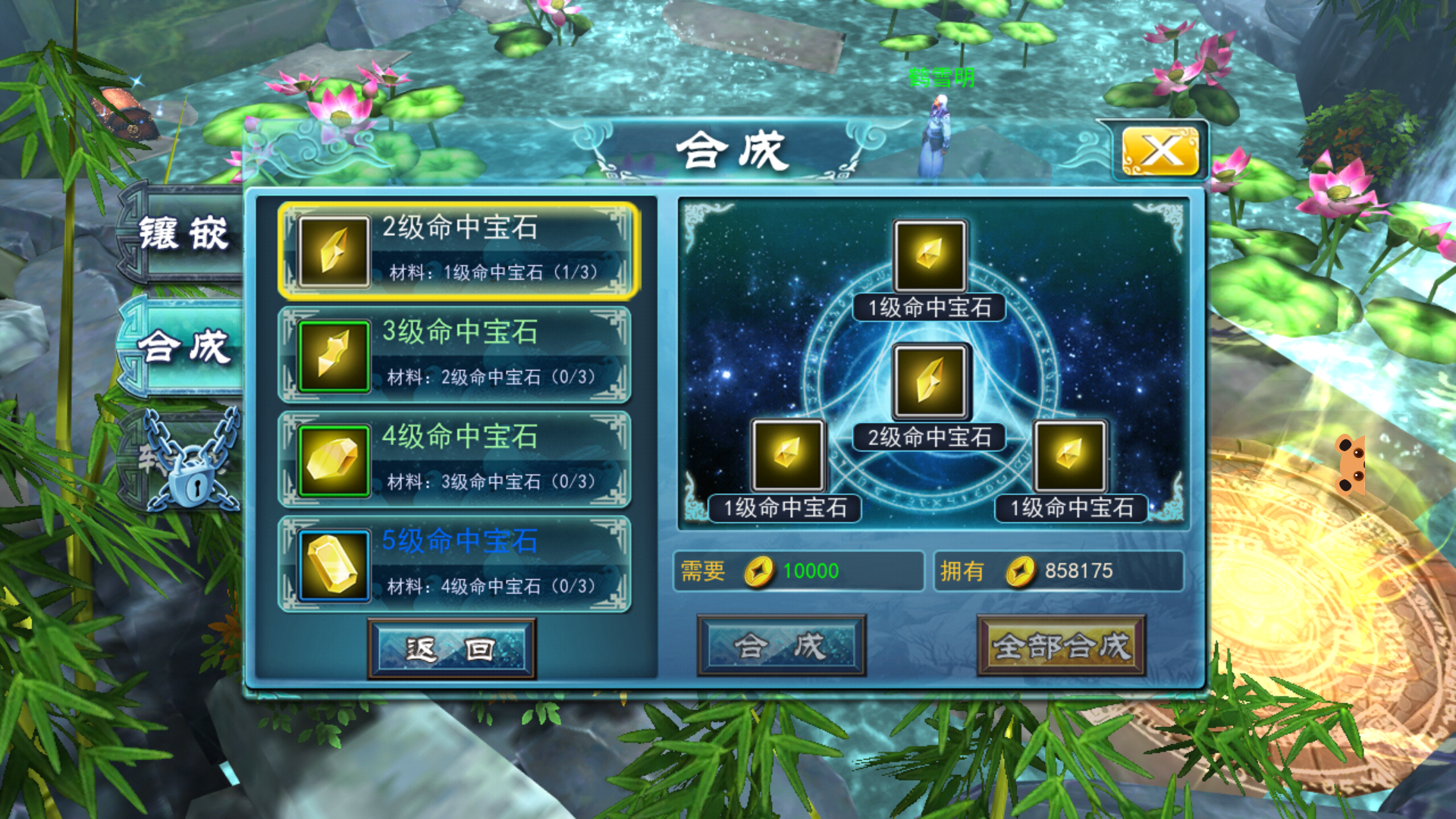Activate the 全部合成 synthesize-all button

click(x=1061, y=646)
